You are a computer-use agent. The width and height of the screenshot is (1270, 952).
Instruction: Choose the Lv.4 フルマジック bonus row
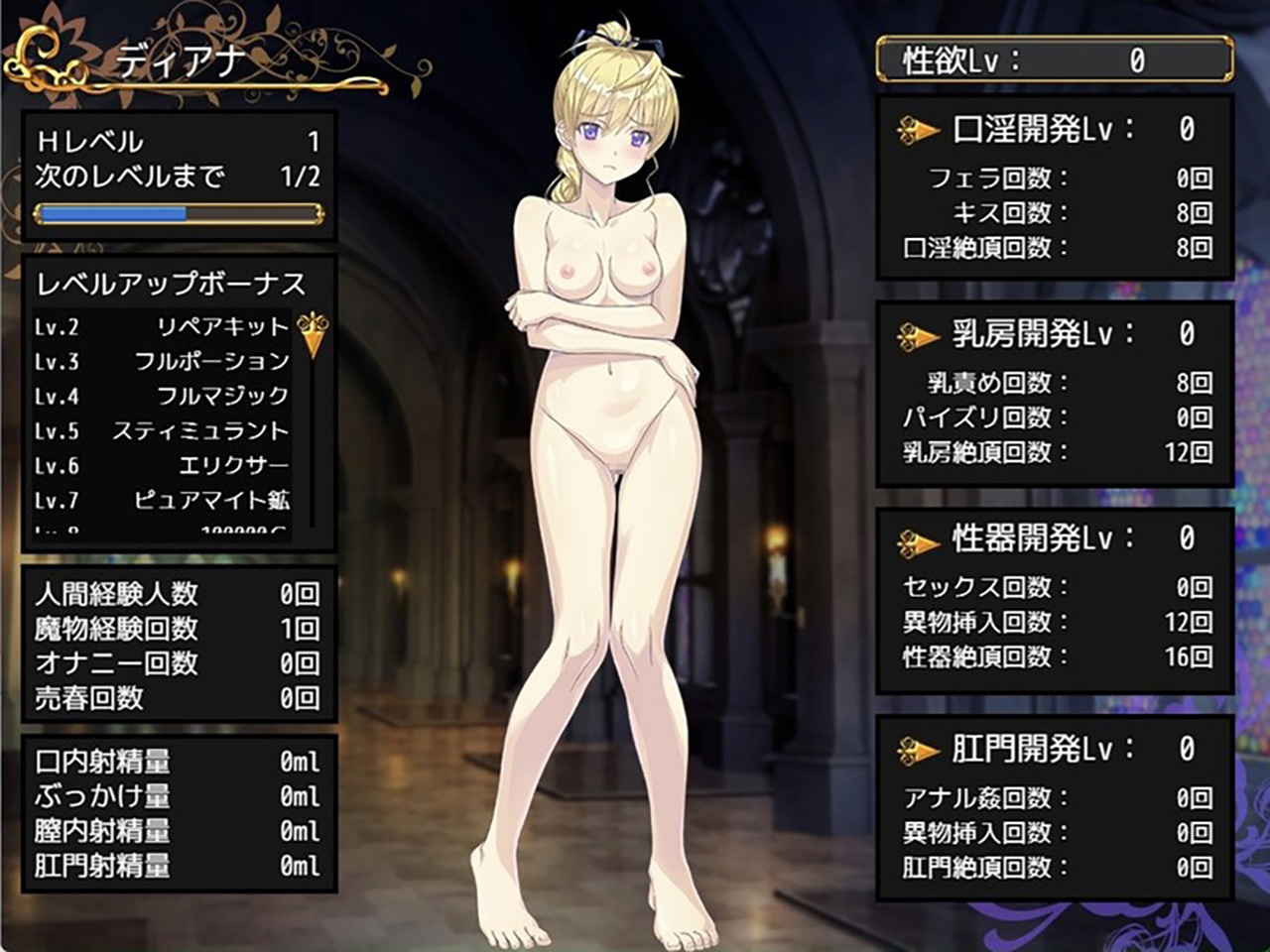coord(162,397)
